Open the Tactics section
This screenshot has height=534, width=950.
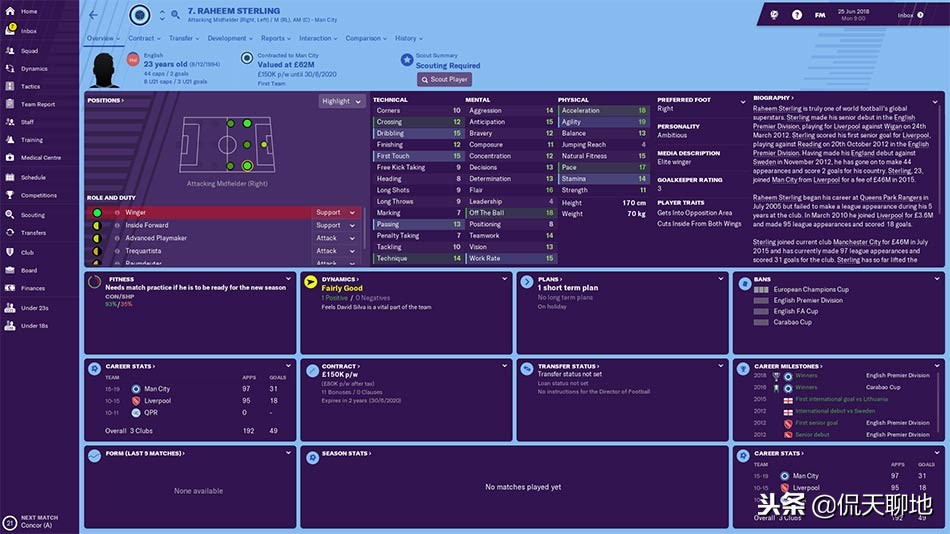pos(30,87)
